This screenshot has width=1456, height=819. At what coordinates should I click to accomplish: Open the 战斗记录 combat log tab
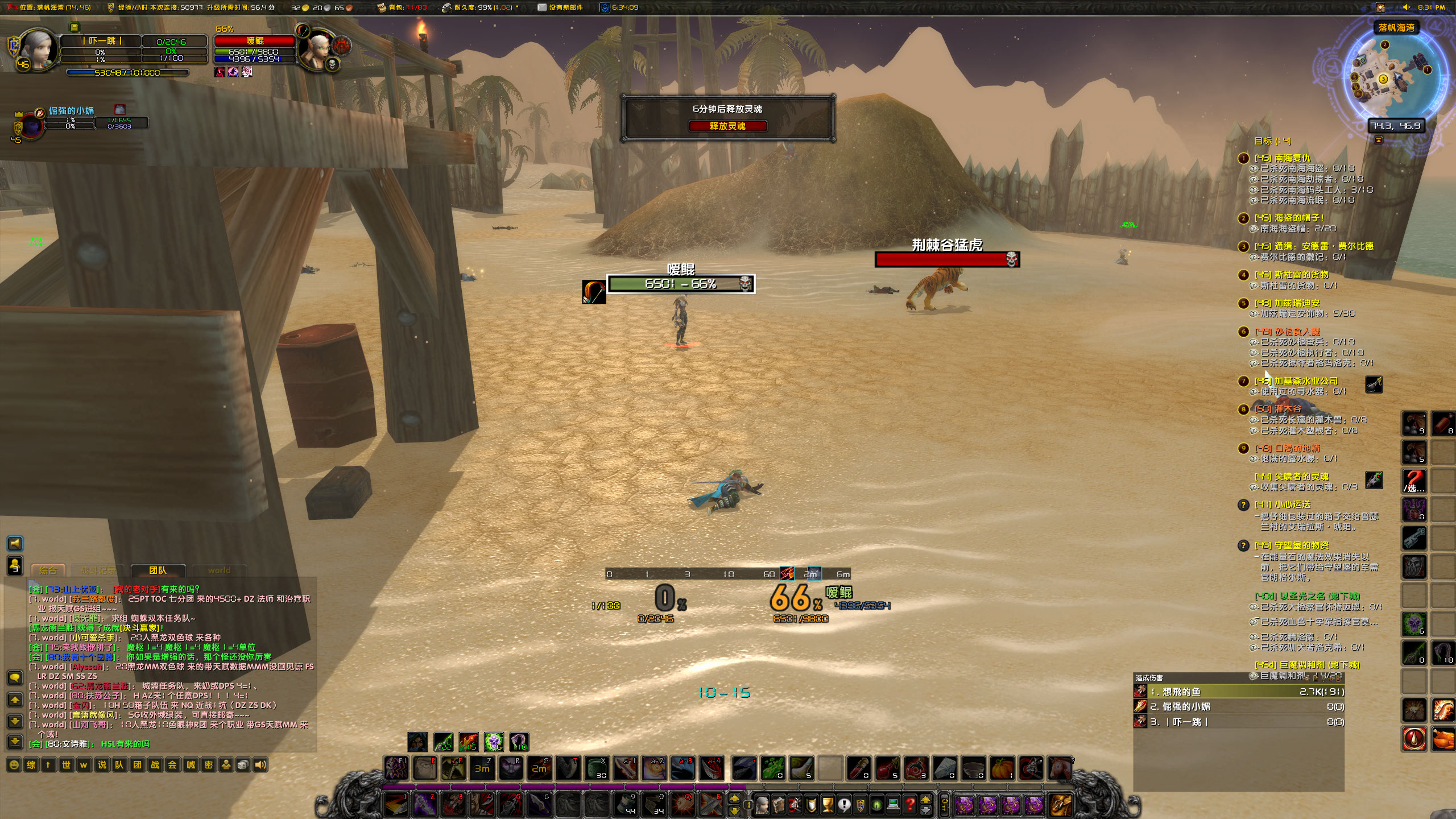coord(98,570)
